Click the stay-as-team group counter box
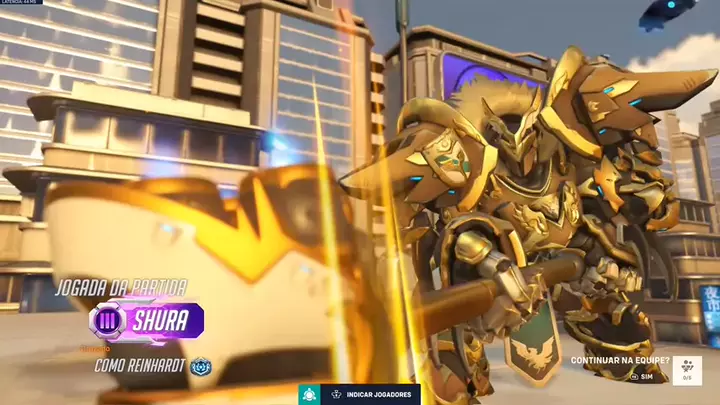 [686, 370]
